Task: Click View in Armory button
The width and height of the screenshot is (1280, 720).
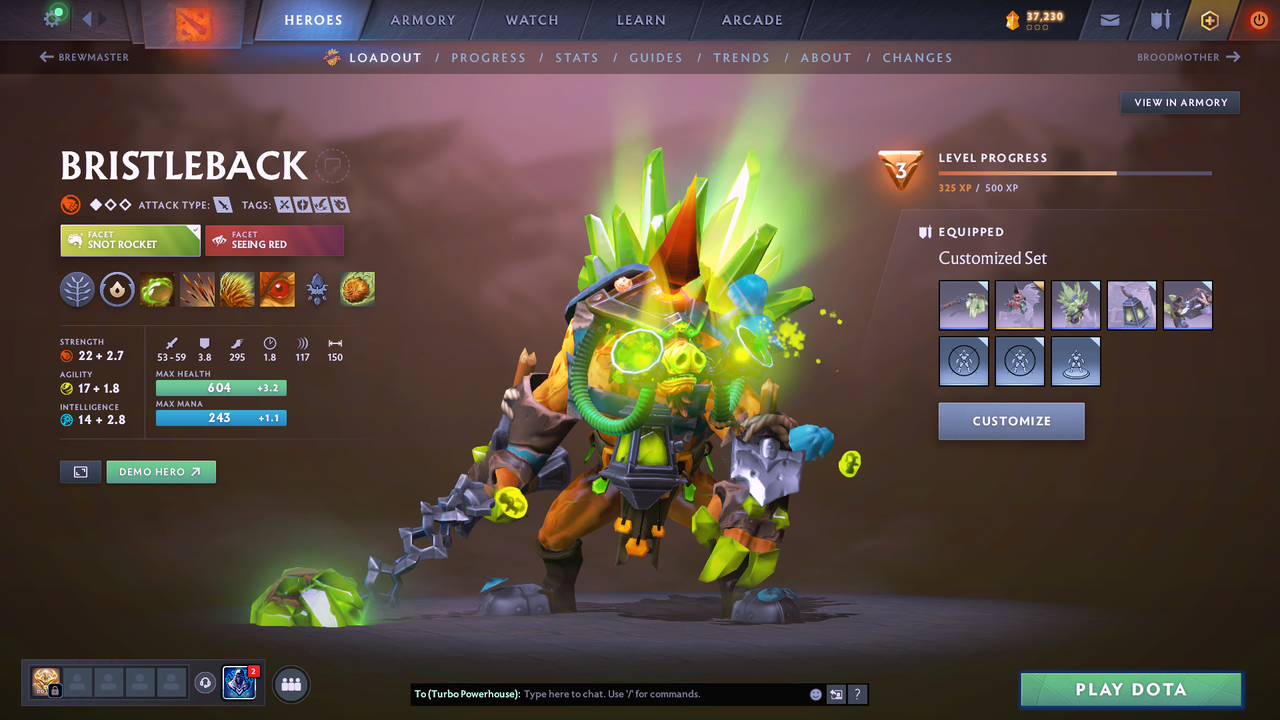Action: click(1180, 102)
